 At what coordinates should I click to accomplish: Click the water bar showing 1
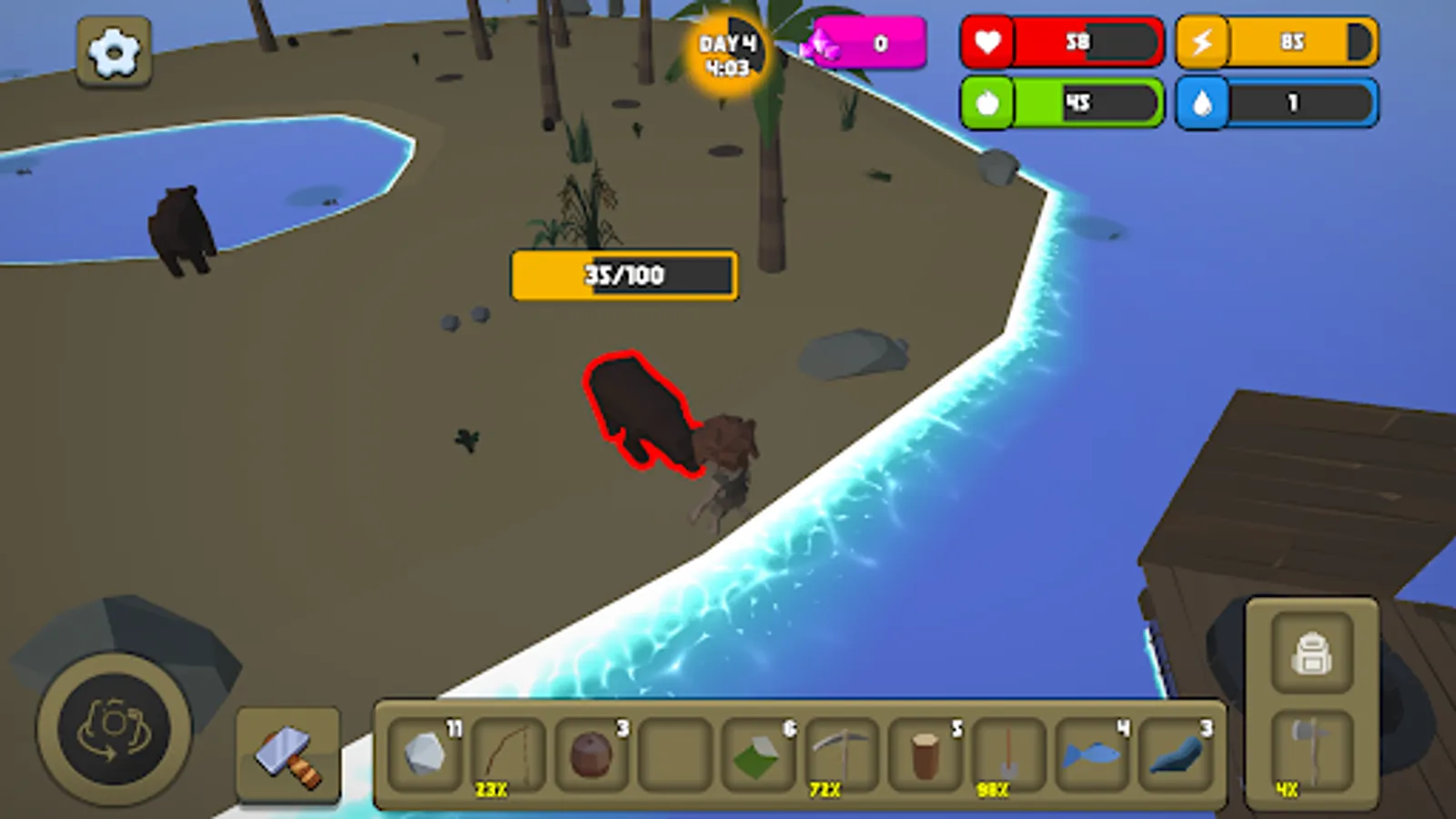click(x=1277, y=102)
